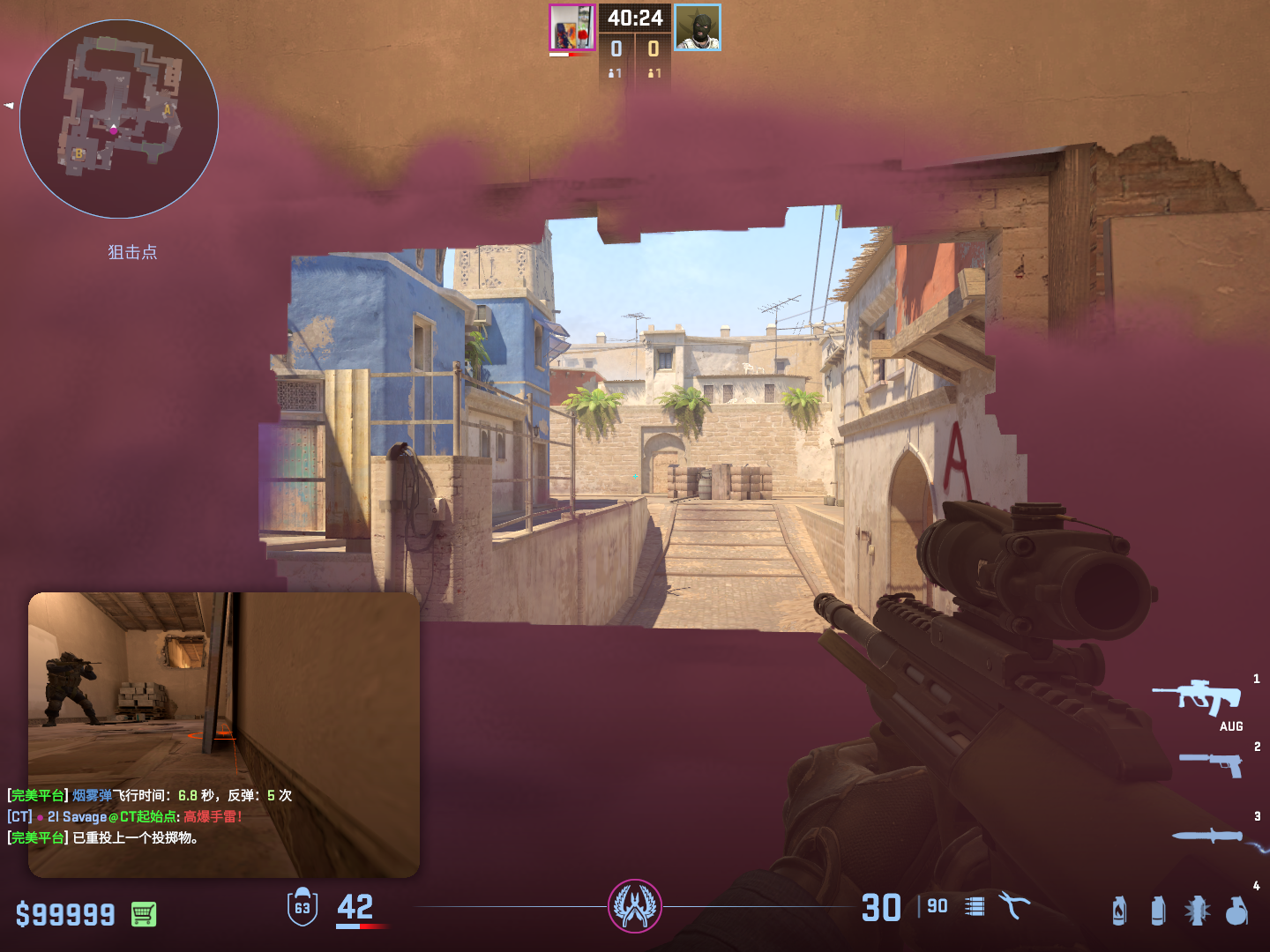Open the grenade replay camera thumbnail
The height and width of the screenshot is (952, 1270).
pos(224,688)
